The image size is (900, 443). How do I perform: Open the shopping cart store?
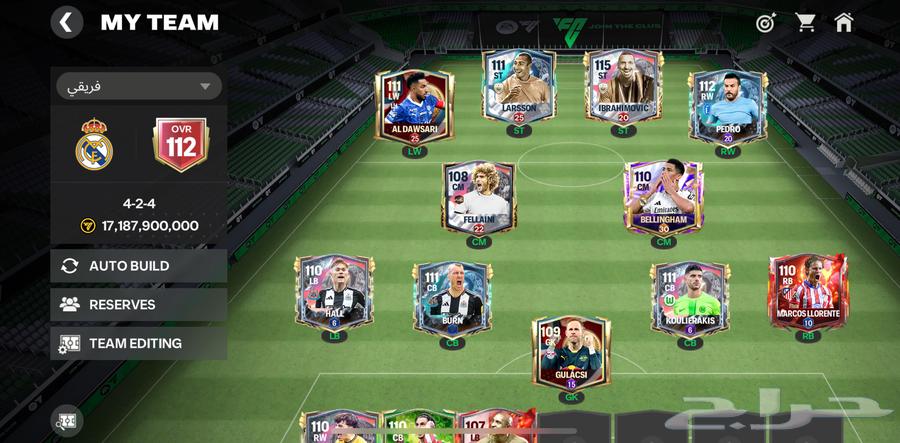point(805,22)
